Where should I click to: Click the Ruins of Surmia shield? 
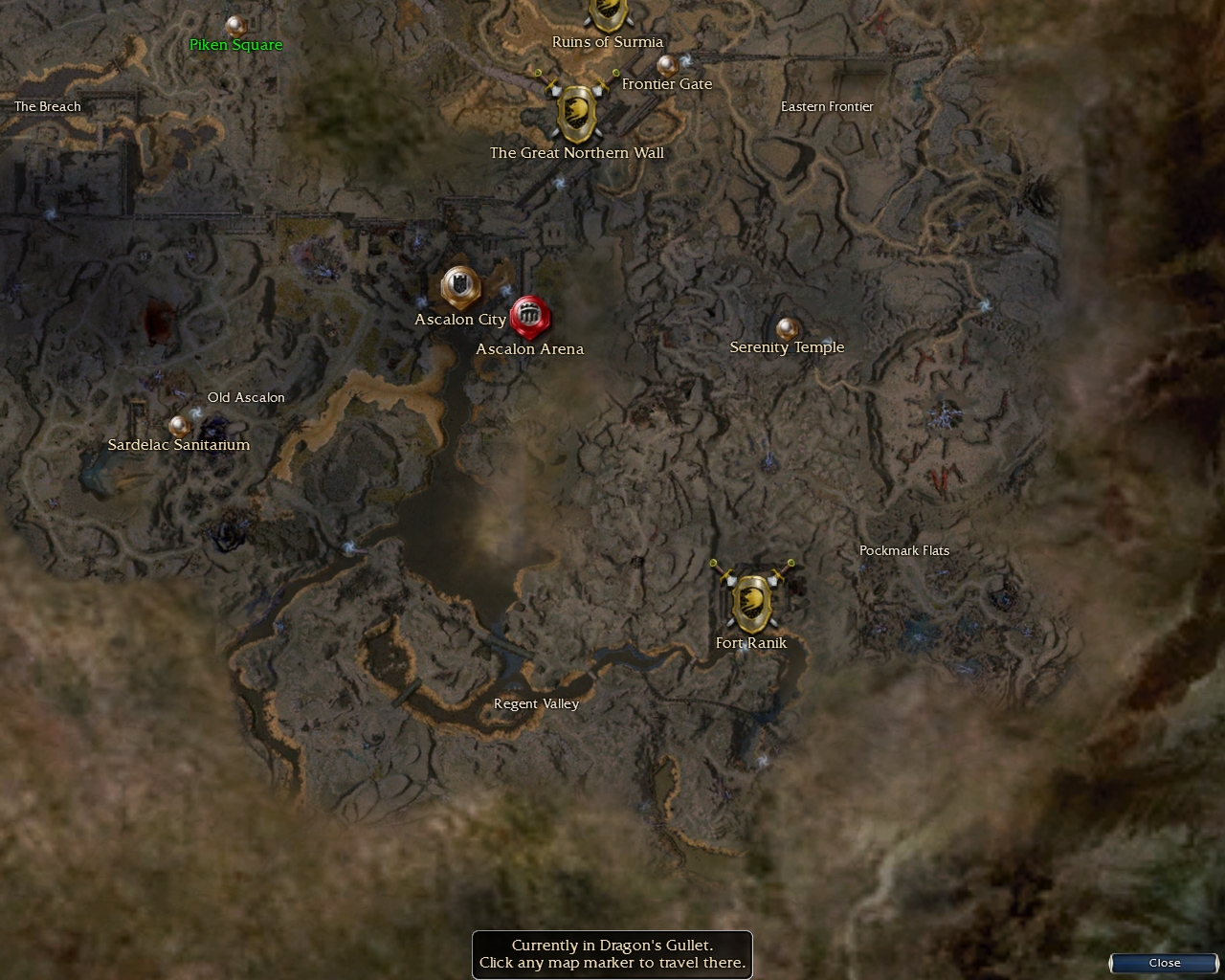(607, 13)
